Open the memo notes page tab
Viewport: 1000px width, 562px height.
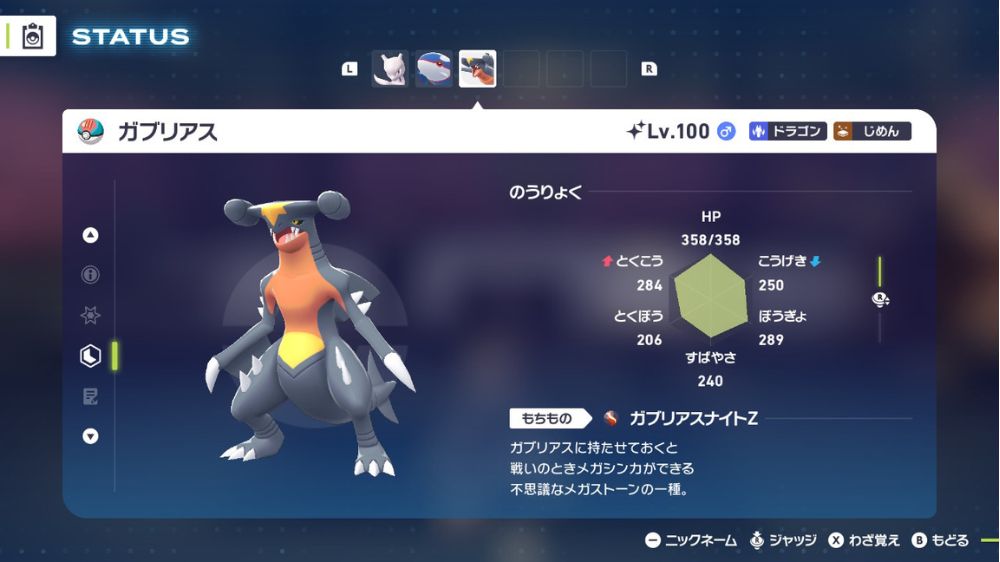pyautogui.click(x=91, y=396)
